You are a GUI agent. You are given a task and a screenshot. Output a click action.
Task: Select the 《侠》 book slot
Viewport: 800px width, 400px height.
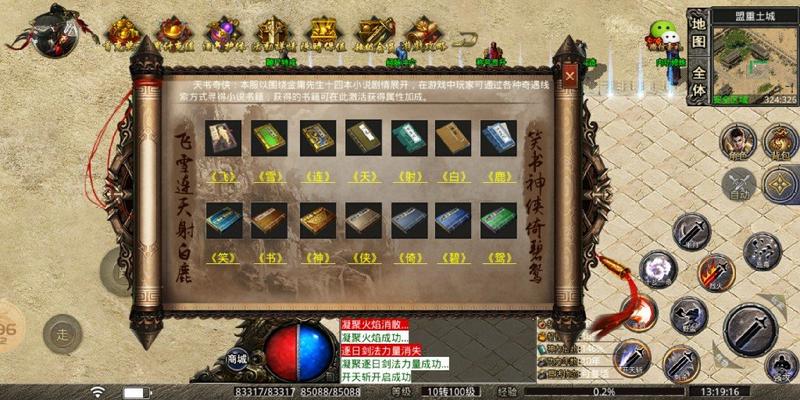coord(361,220)
